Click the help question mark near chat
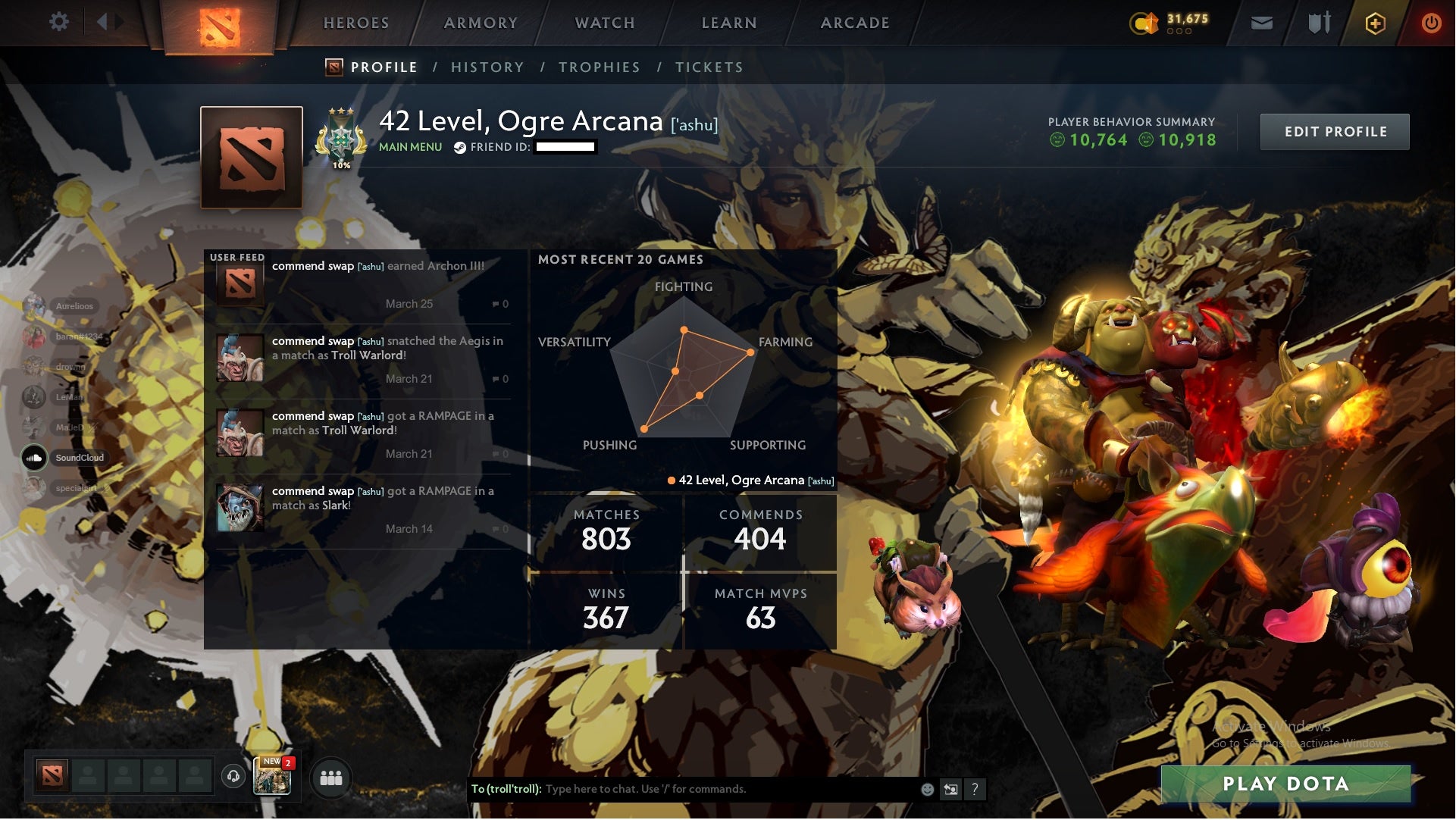 pyautogui.click(x=975, y=788)
